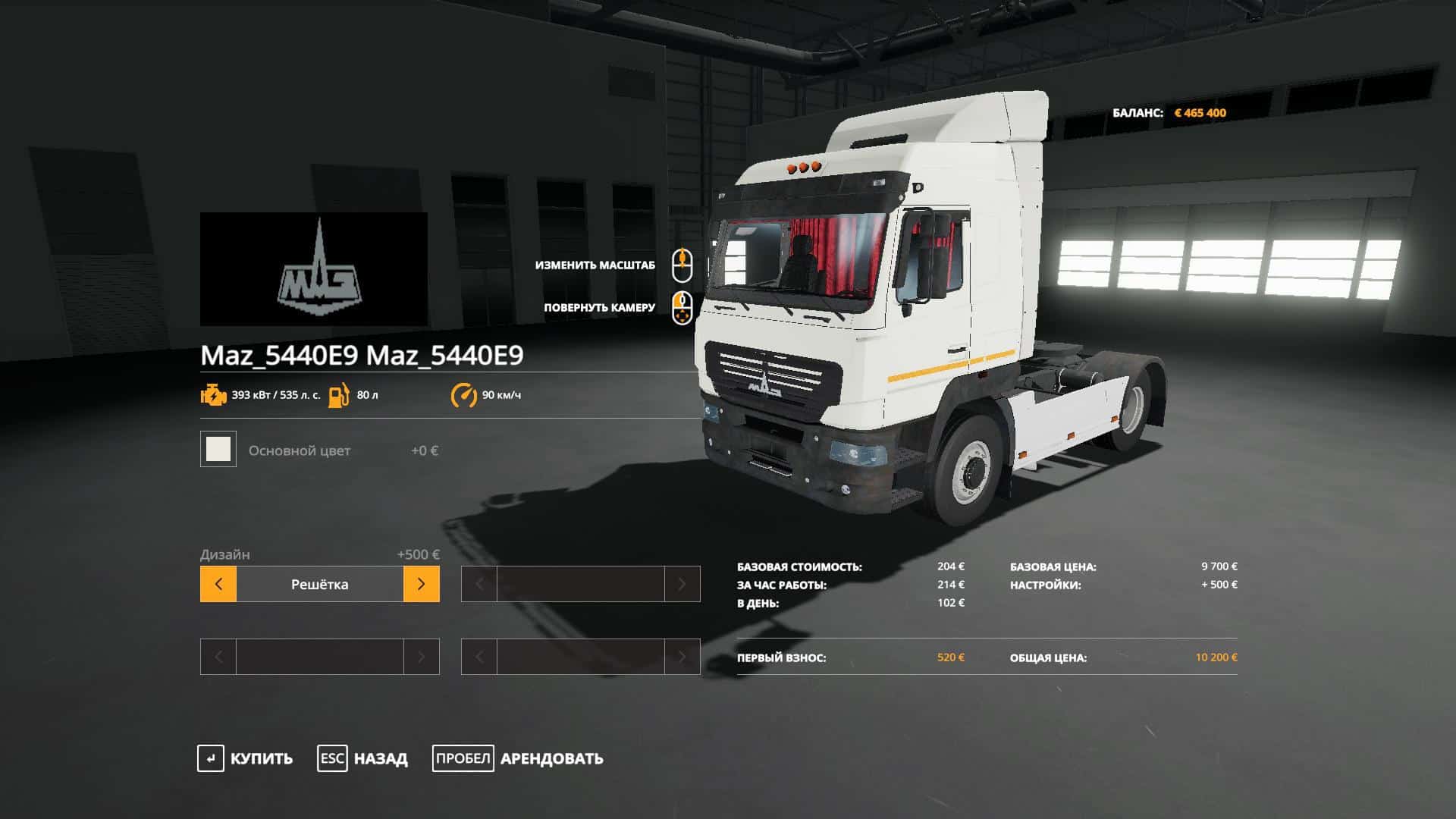Open the Основной цвет white color swatch
Image resolution: width=1456 pixels, height=819 pixels.
[218, 450]
